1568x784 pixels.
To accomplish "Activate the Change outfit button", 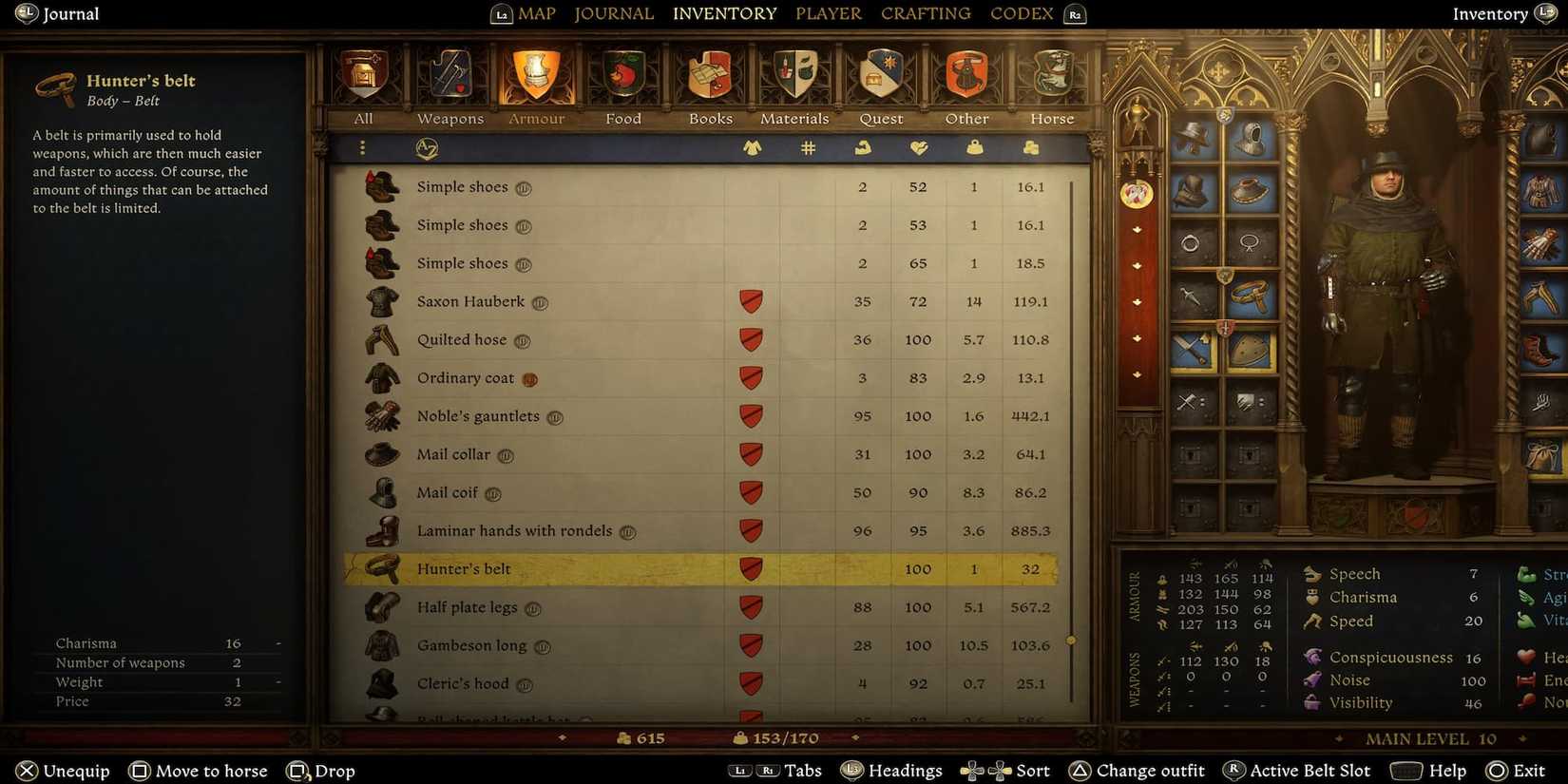I will 1137,770.
